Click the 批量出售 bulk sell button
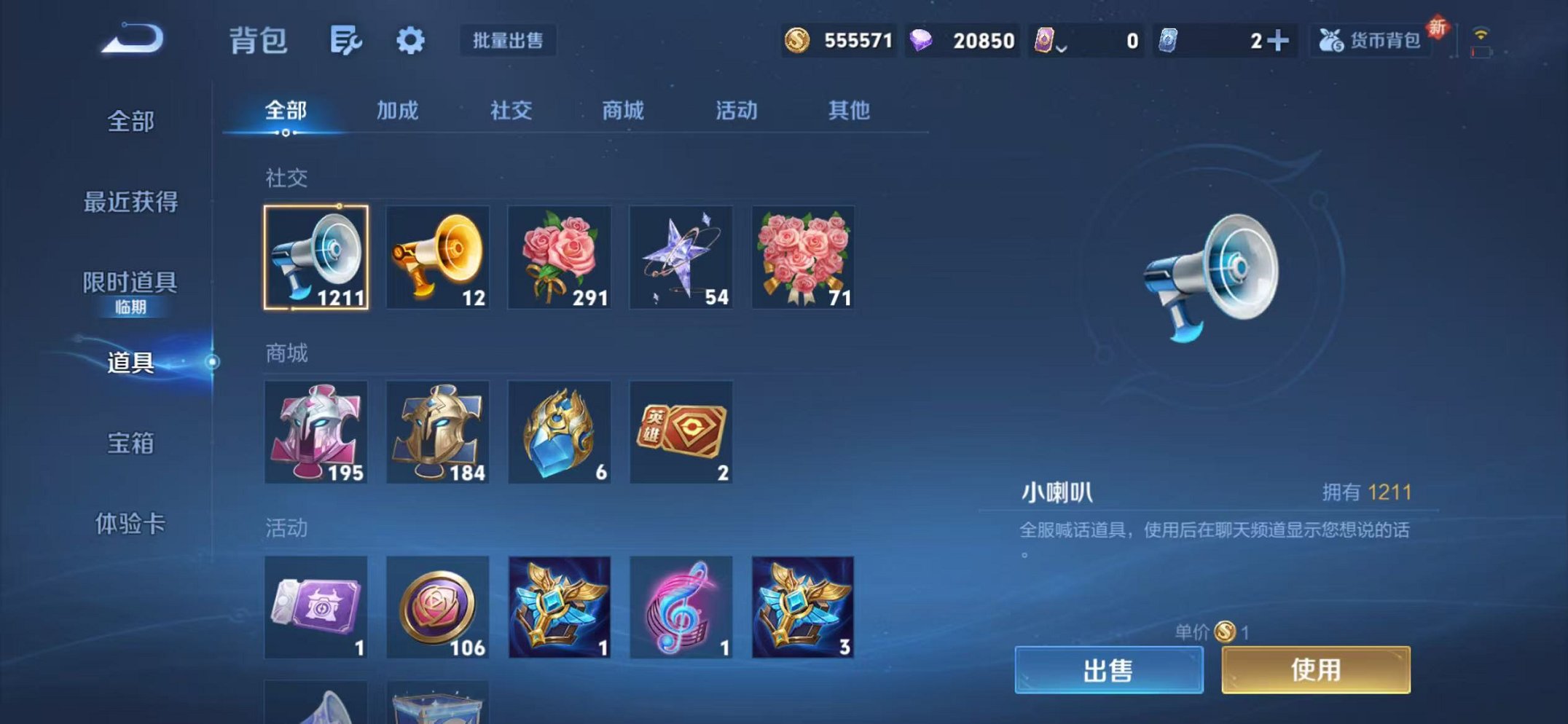 pos(510,42)
